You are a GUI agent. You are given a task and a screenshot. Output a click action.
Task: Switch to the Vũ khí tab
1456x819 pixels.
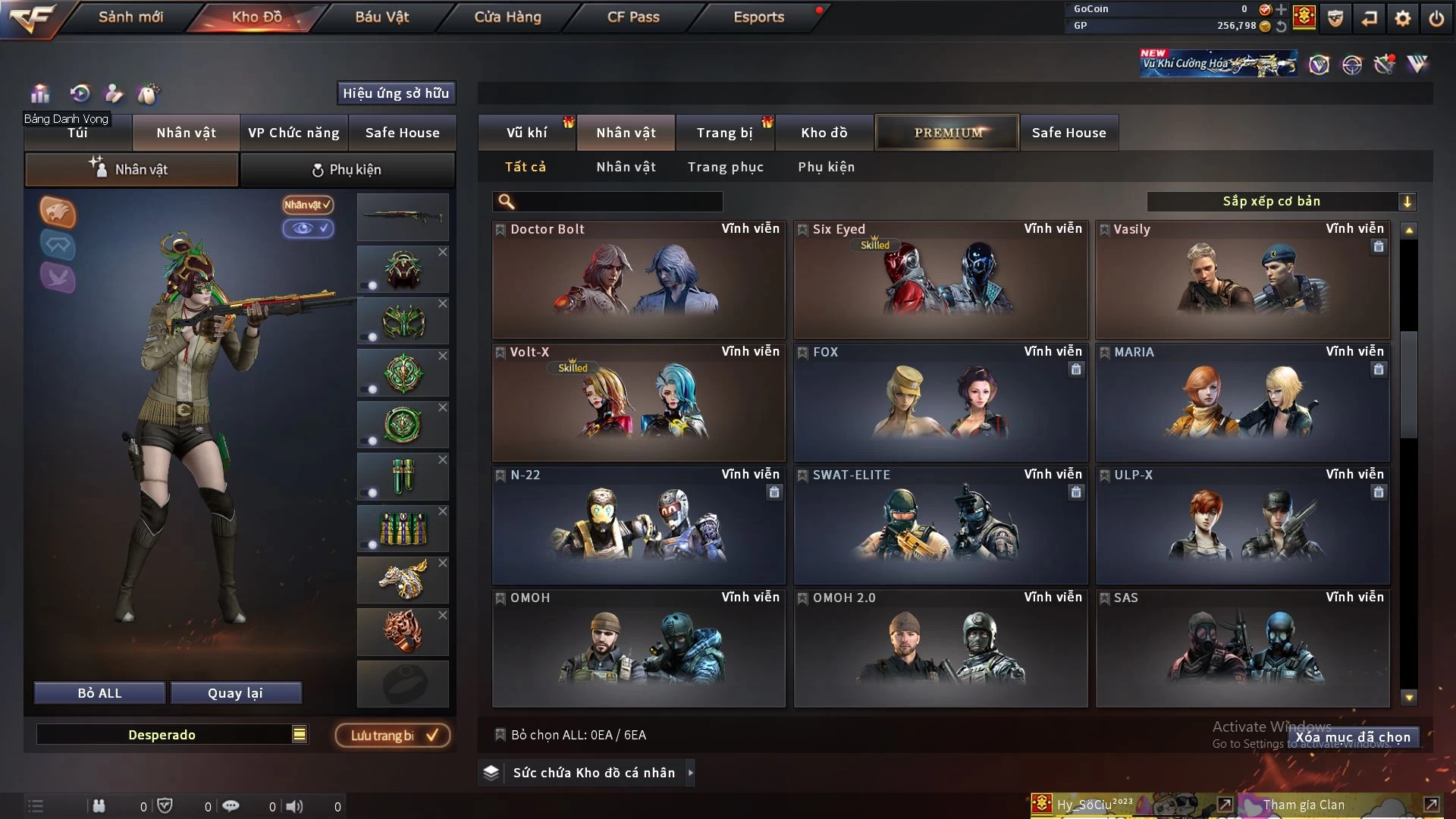(527, 133)
